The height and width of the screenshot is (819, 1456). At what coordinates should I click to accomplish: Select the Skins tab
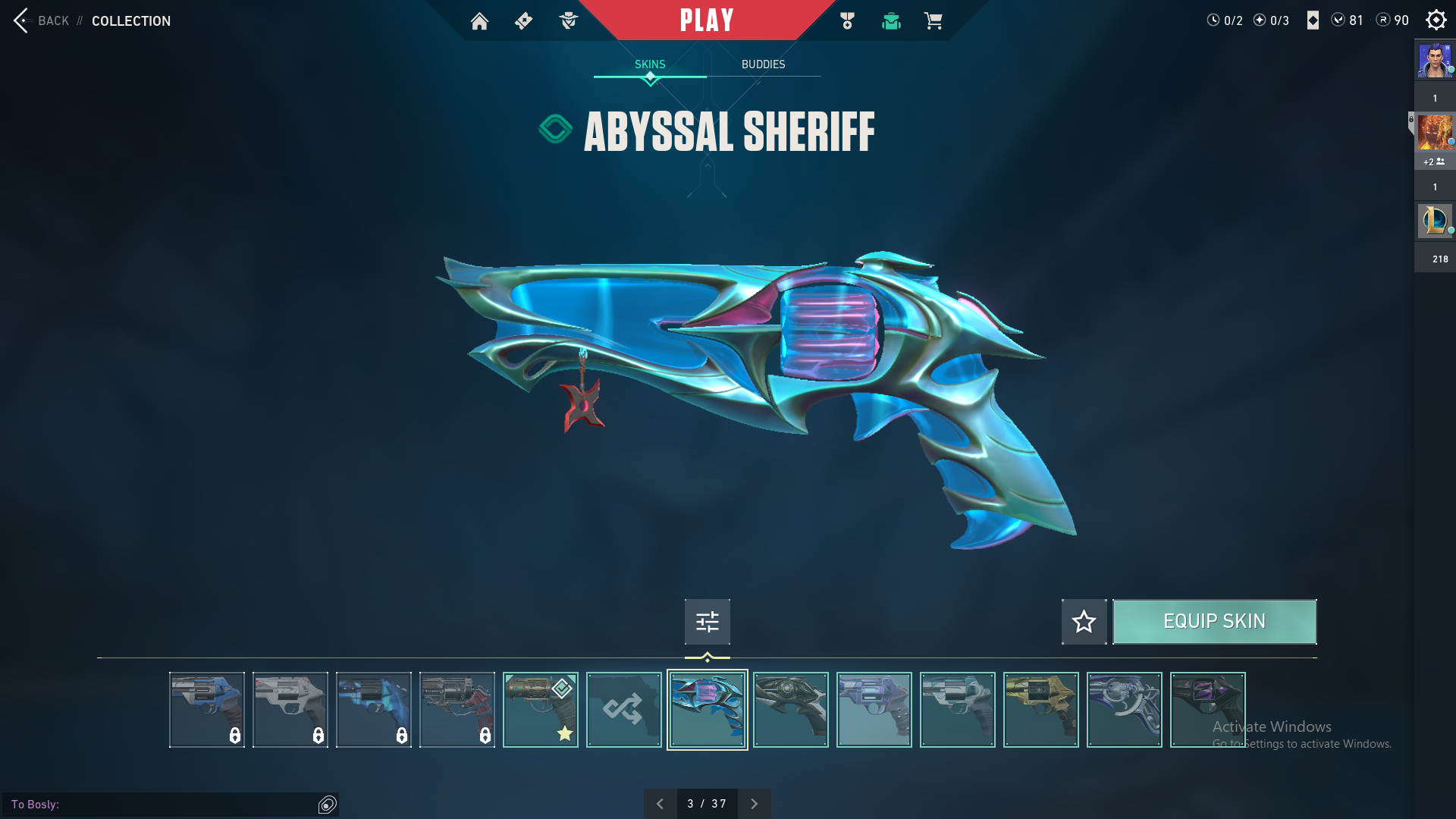pyautogui.click(x=650, y=64)
